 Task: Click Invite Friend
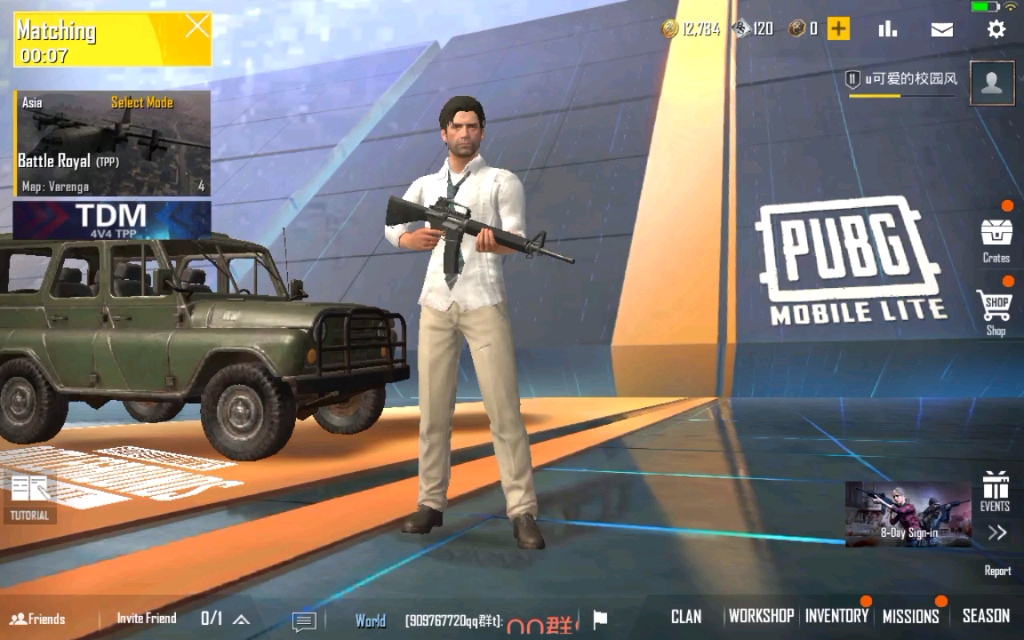coord(146,618)
